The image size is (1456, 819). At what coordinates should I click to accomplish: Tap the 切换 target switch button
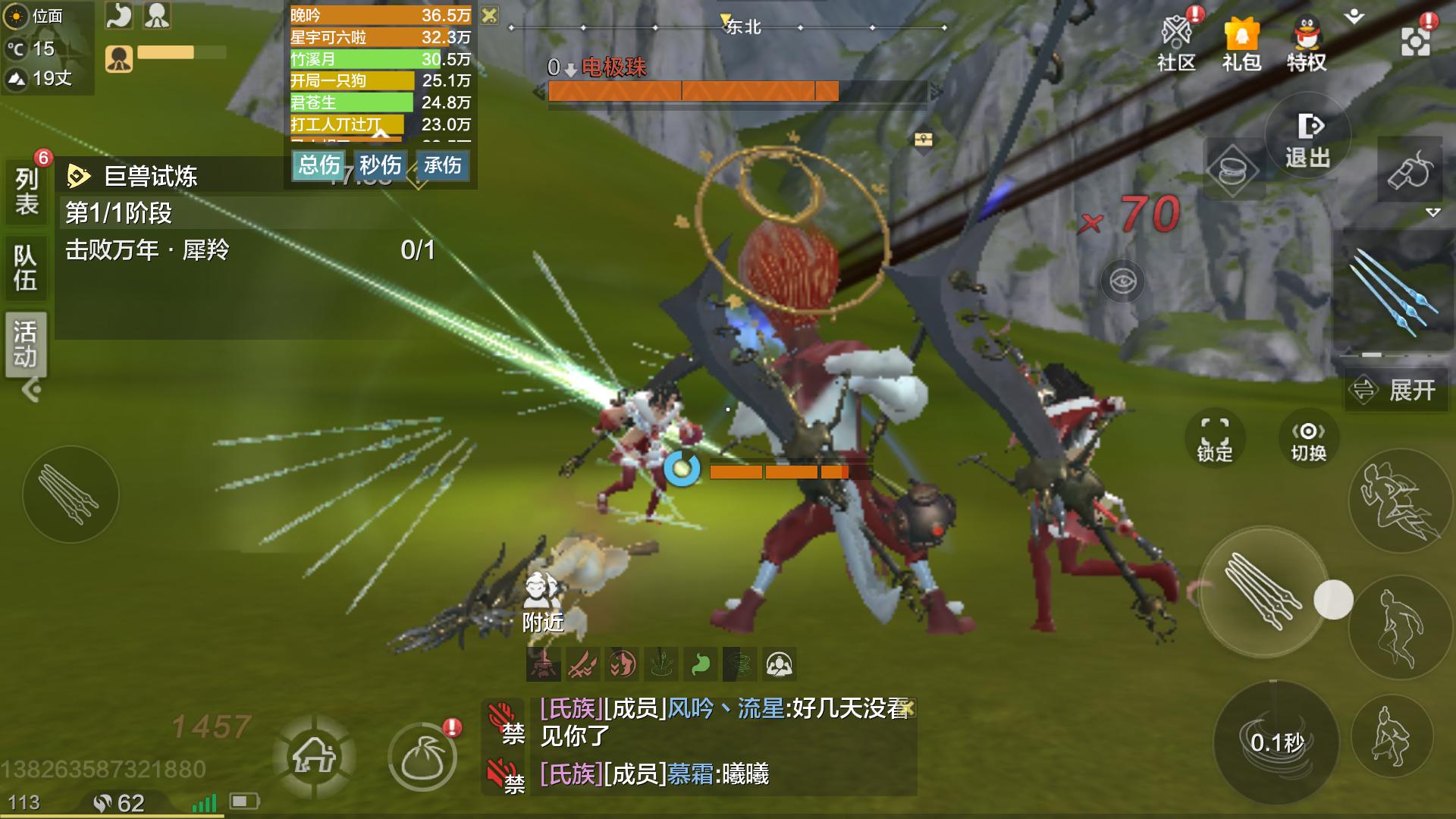1308,438
